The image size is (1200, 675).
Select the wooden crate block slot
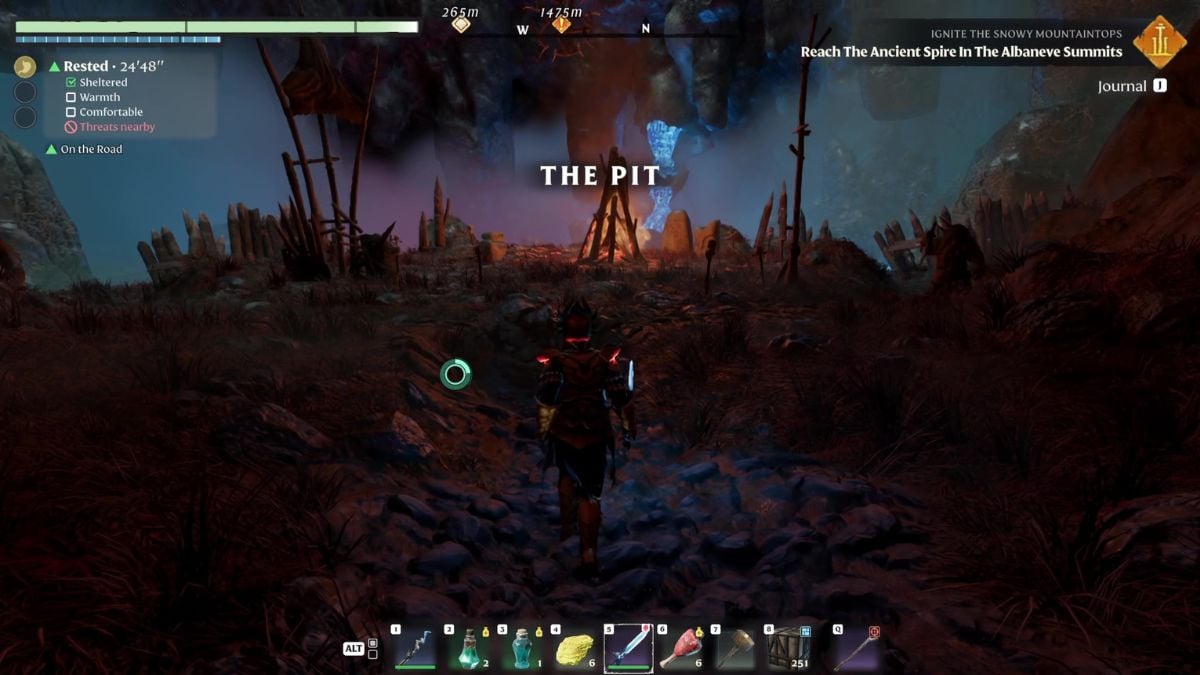(x=788, y=648)
